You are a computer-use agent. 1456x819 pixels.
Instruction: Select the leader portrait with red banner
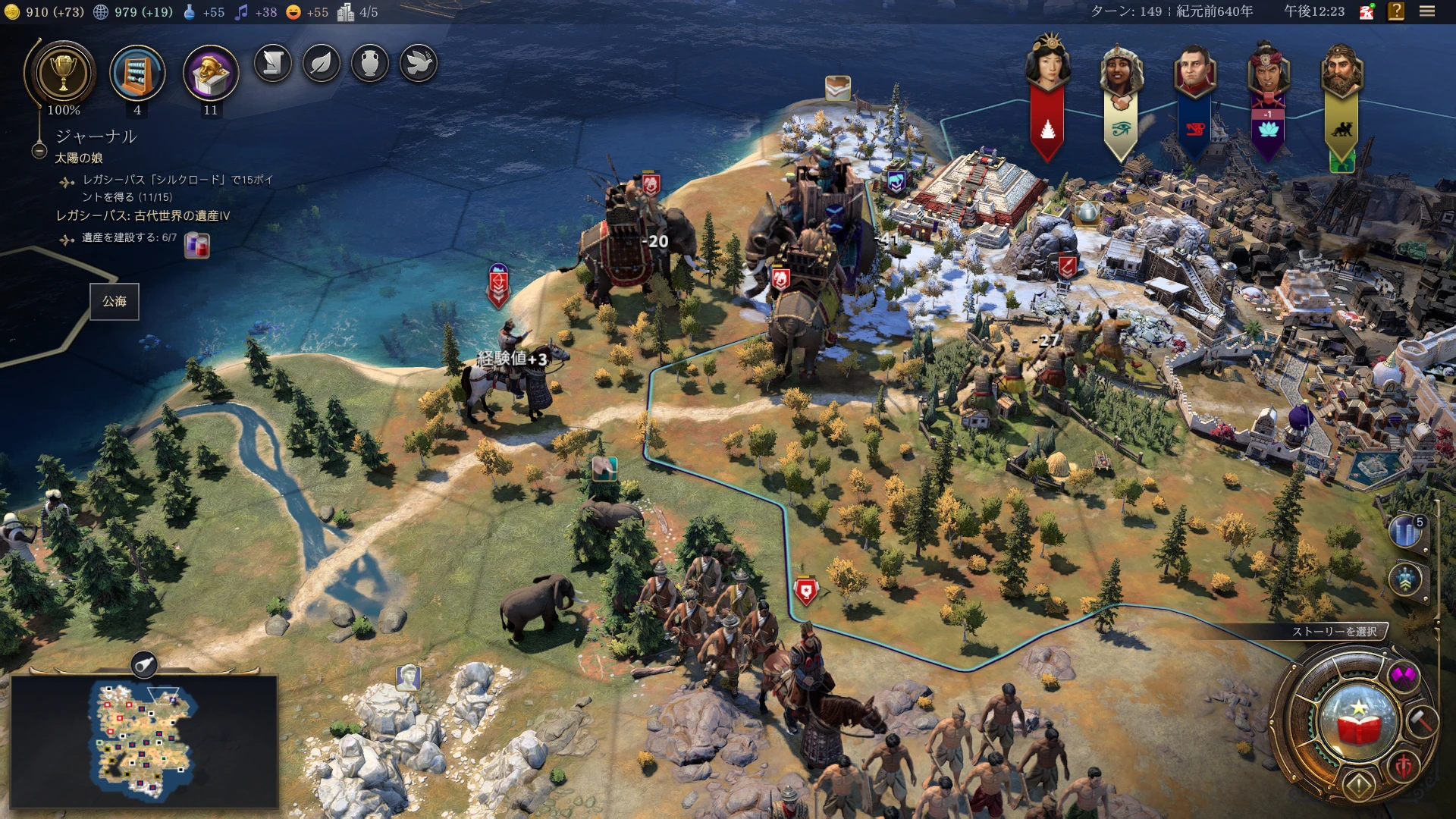(1048, 68)
